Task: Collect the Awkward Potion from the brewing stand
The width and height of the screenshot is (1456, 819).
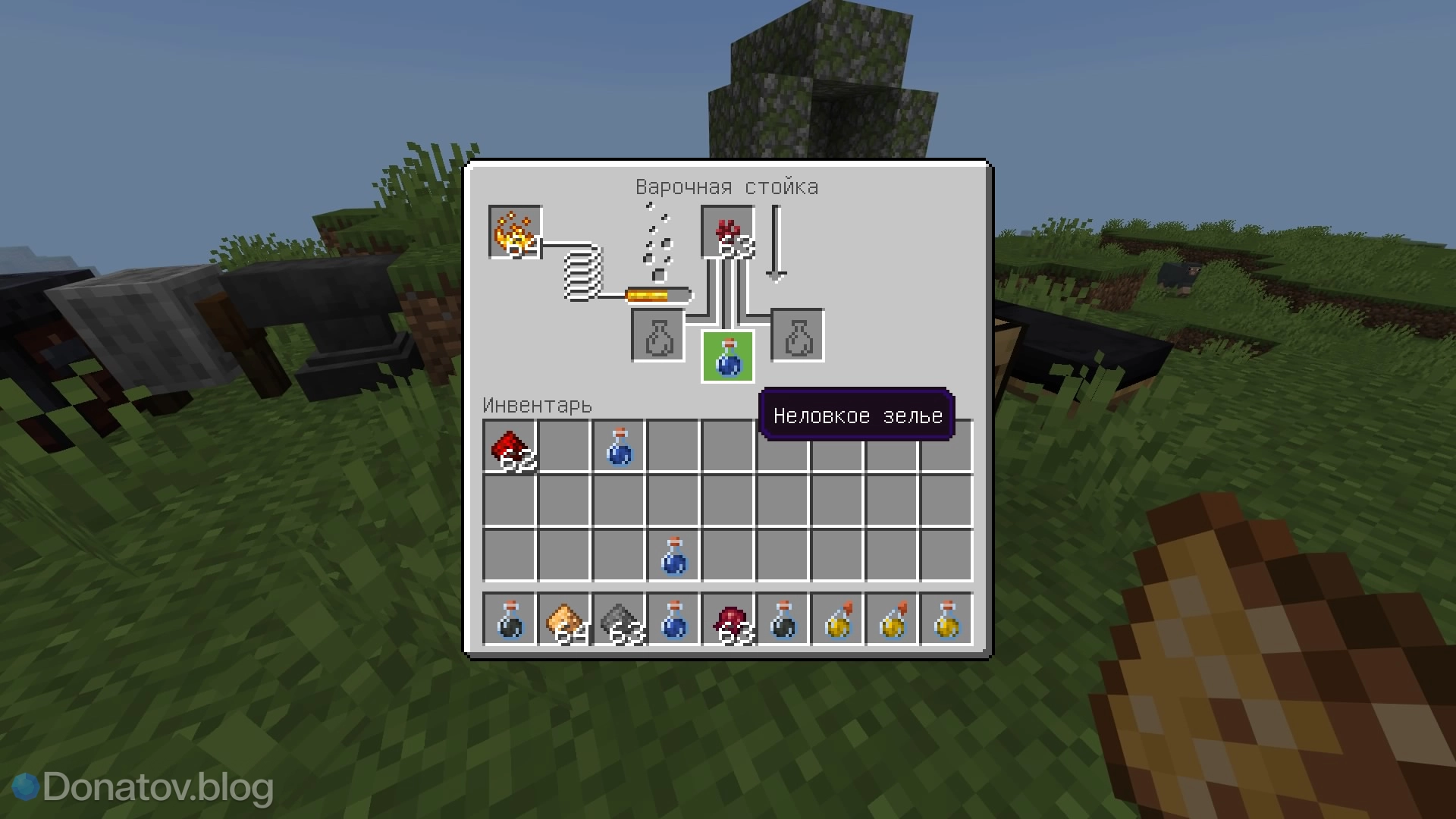Action: (726, 356)
